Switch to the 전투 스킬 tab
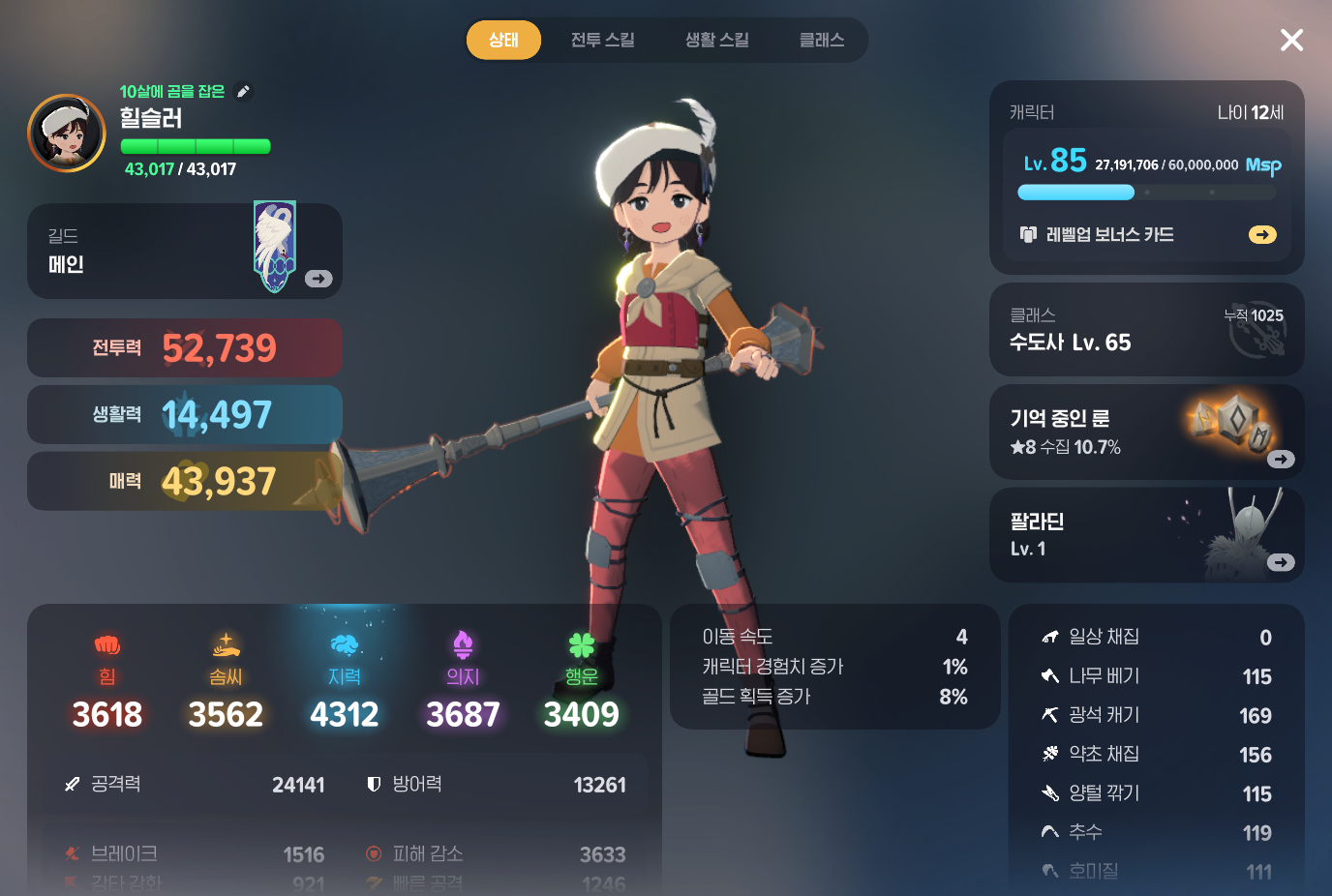The image size is (1332, 896). pos(602,40)
